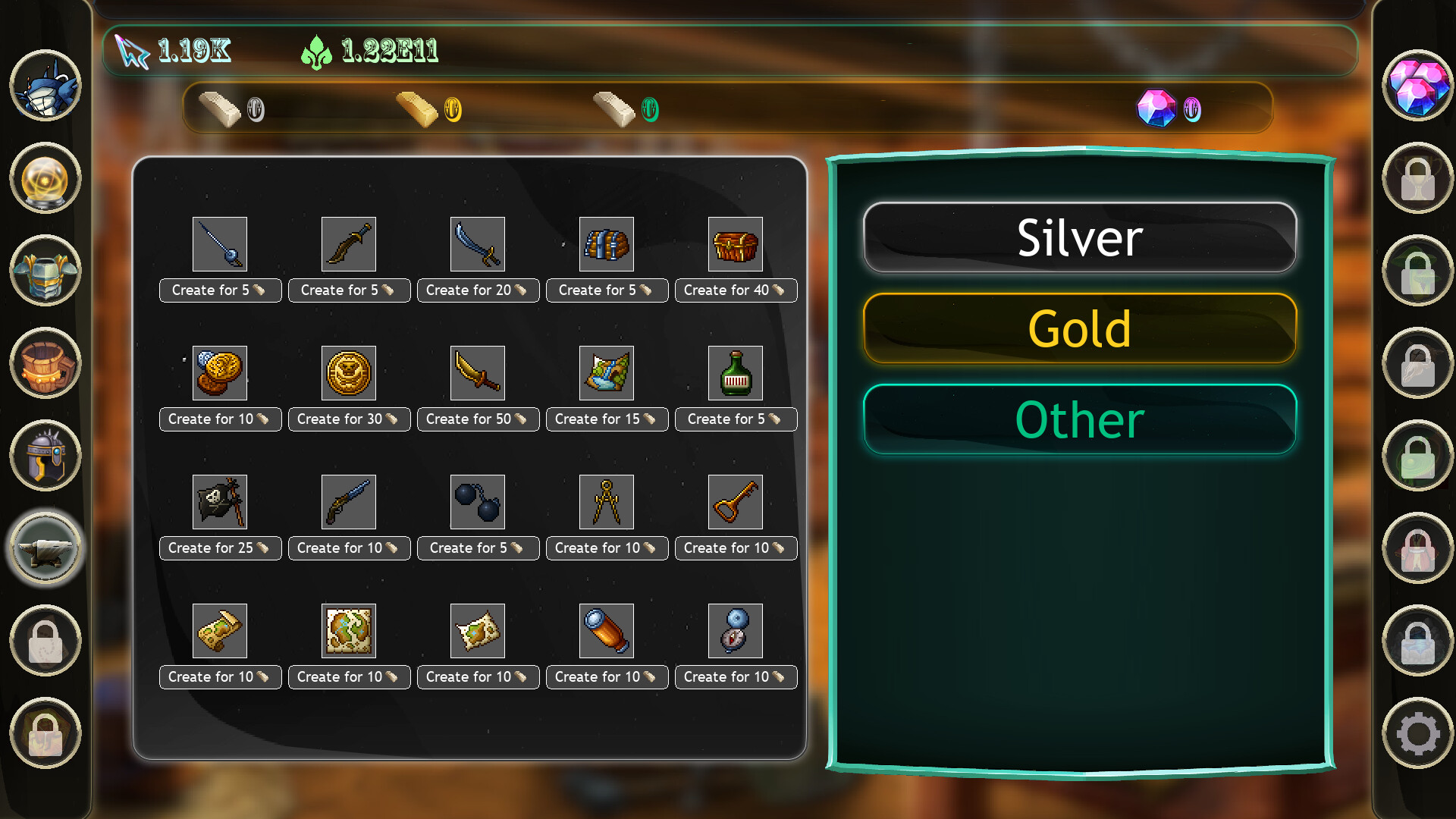The image size is (1456, 819).
Task: Click the green leaf resource icon
Action: click(318, 51)
